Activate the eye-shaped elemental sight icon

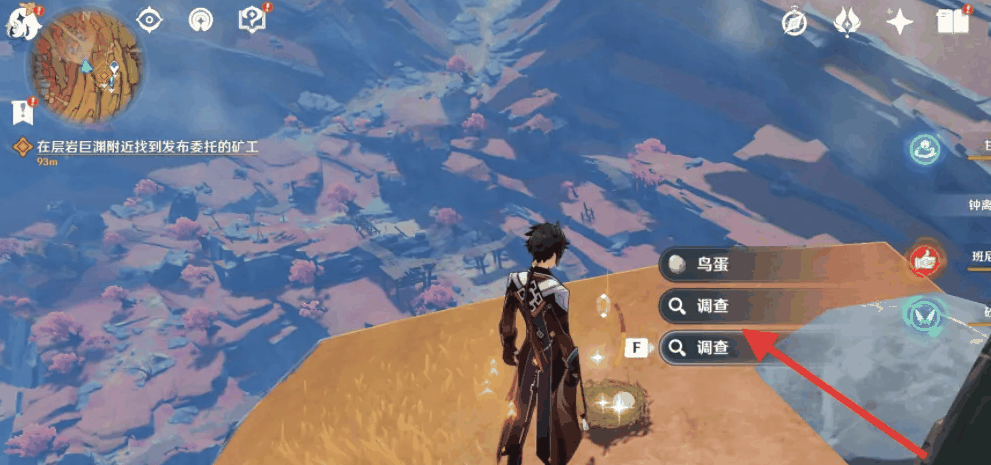click(150, 20)
